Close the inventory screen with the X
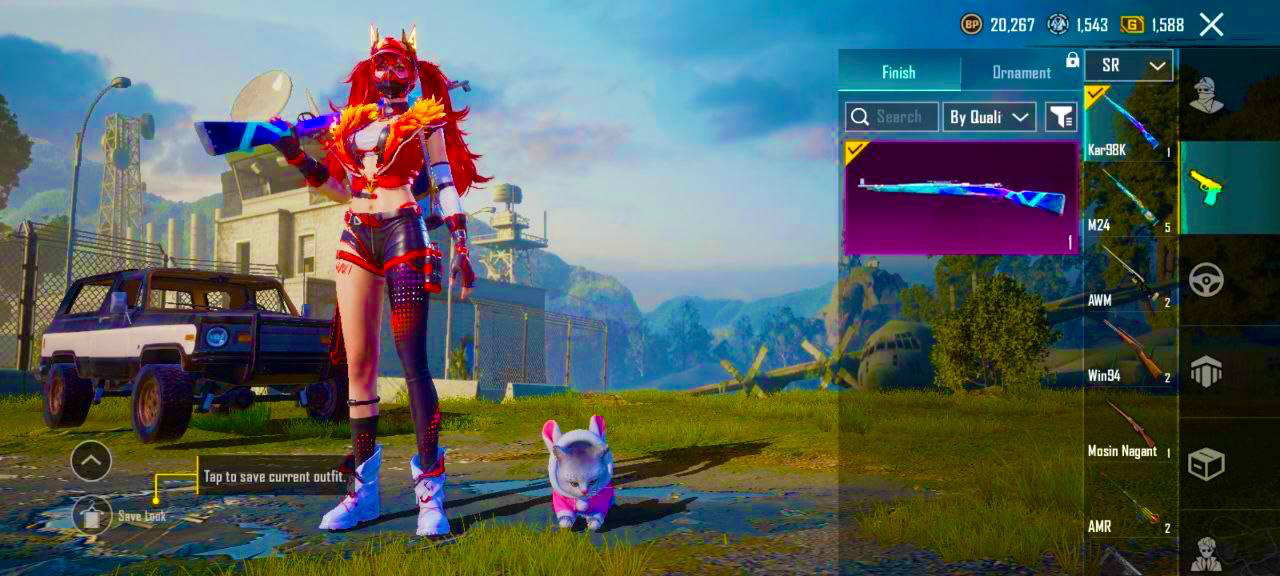The width and height of the screenshot is (1280, 576). coord(1211,25)
